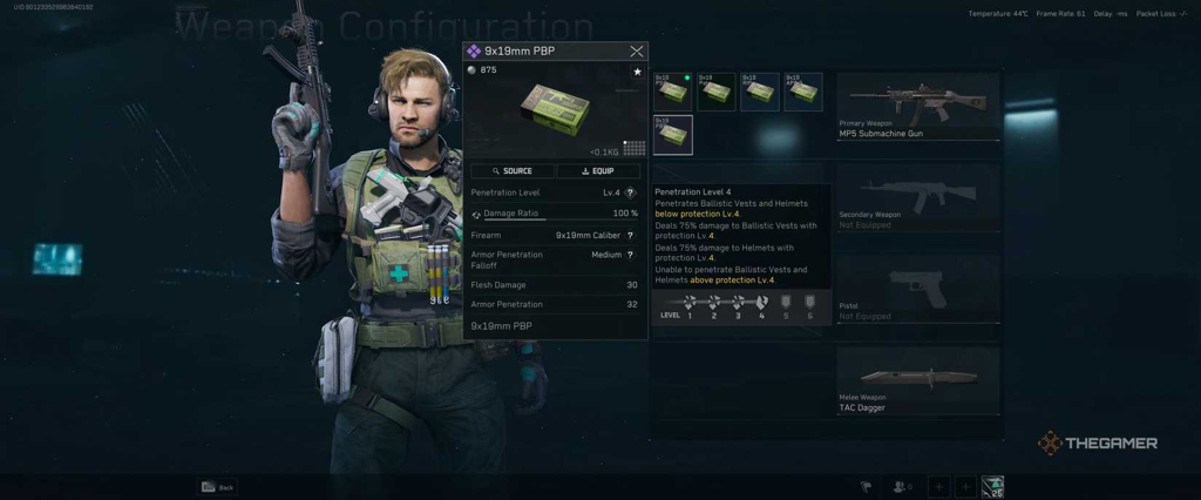Equip the 9x19mm PBP ammo
This screenshot has height=500, width=1201.
(x=599, y=171)
